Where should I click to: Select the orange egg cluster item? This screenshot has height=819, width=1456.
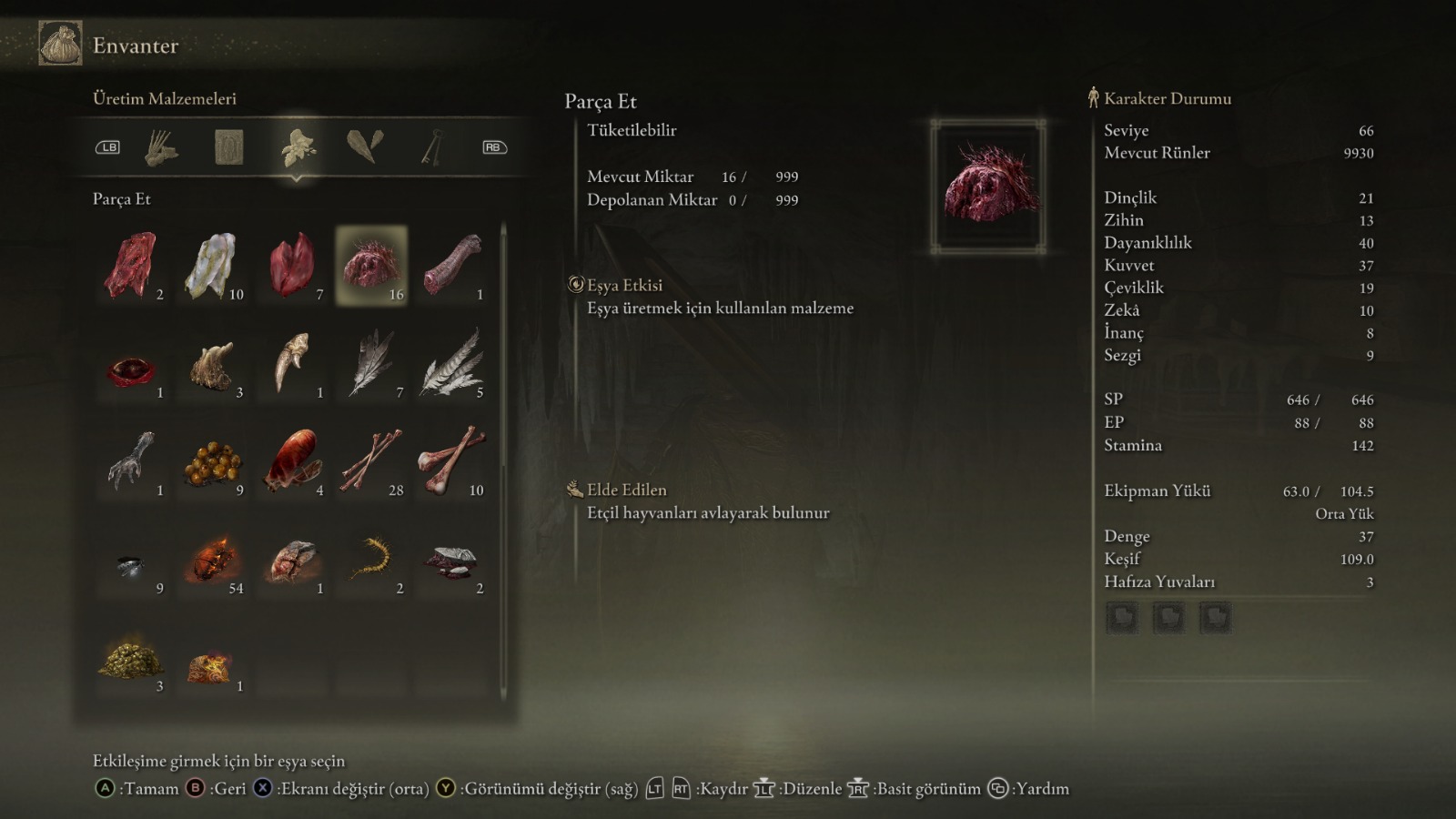[212, 461]
